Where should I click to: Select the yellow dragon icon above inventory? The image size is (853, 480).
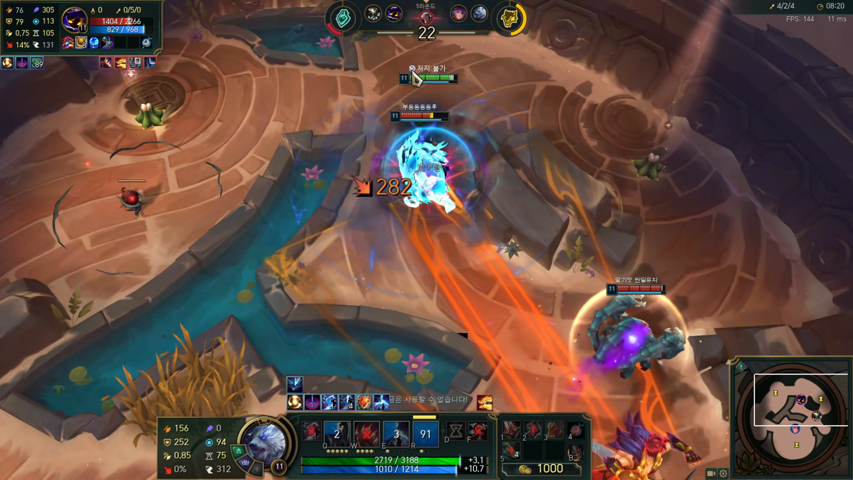click(x=485, y=402)
